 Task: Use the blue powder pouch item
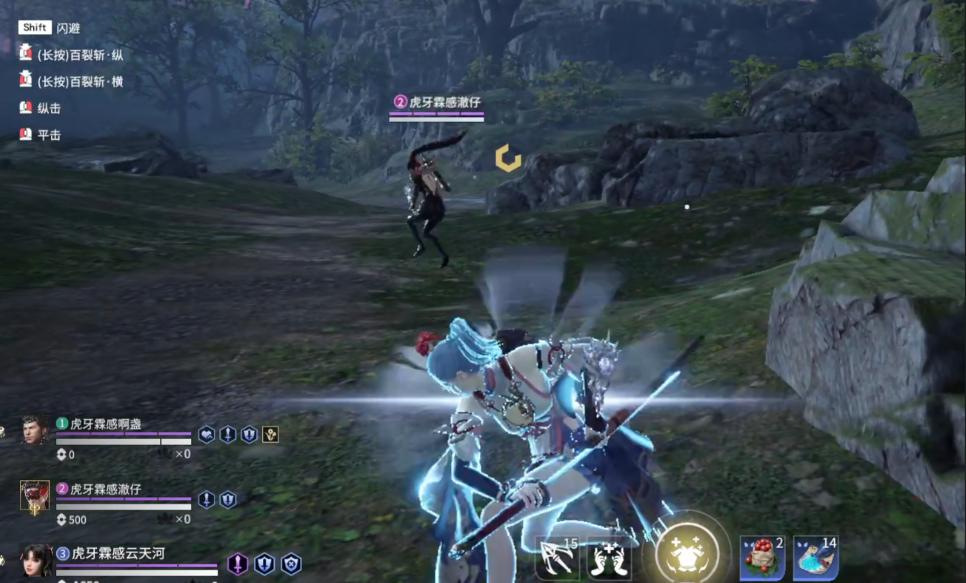815,558
